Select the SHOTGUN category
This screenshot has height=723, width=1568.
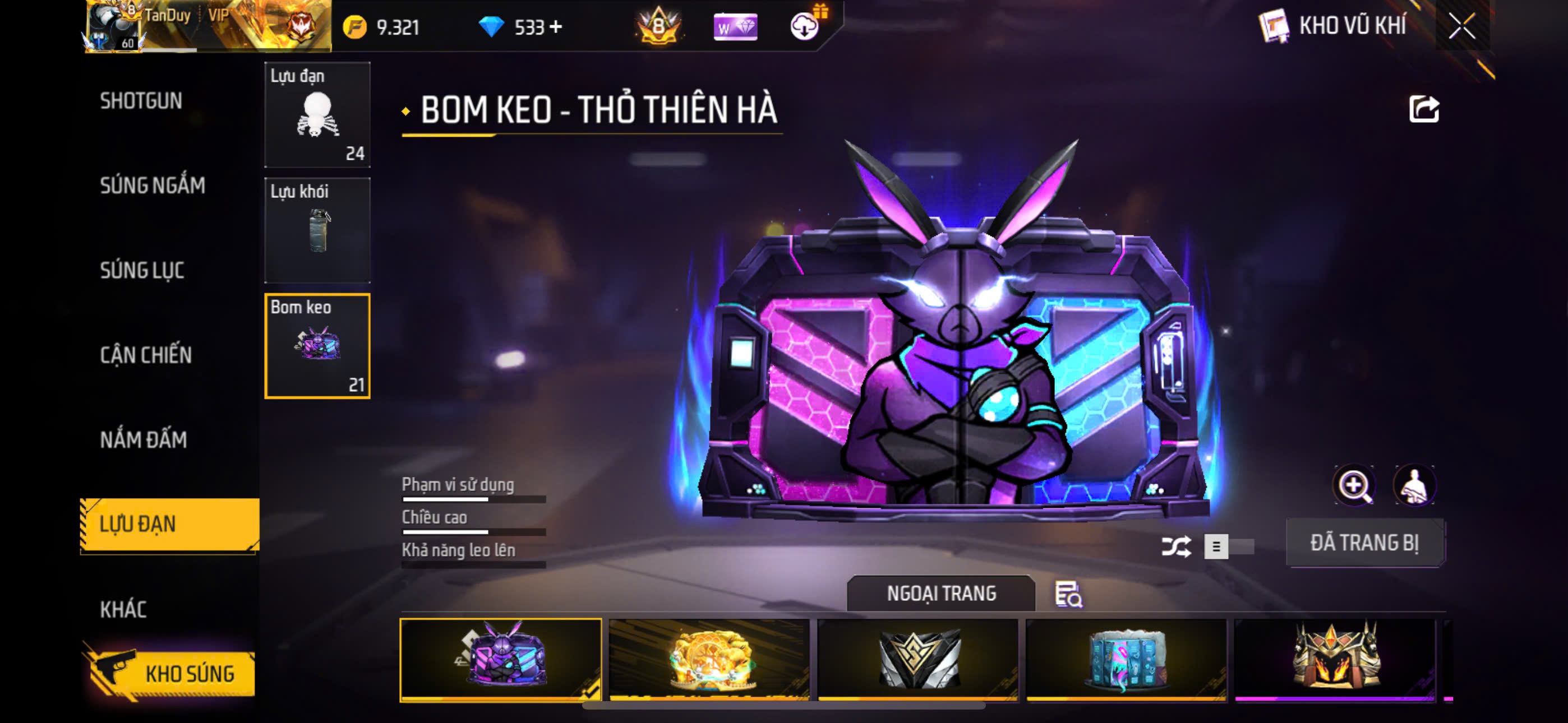(141, 101)
